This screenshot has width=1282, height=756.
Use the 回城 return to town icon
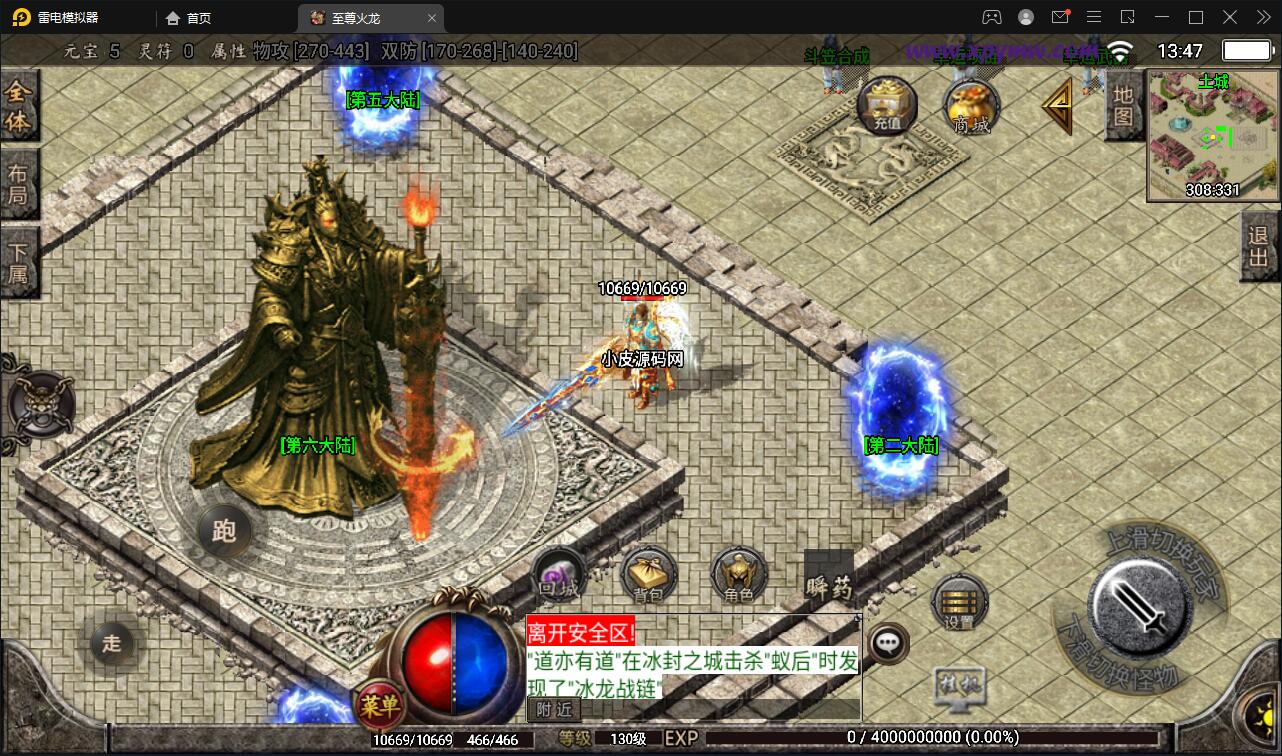pos(558,577)
